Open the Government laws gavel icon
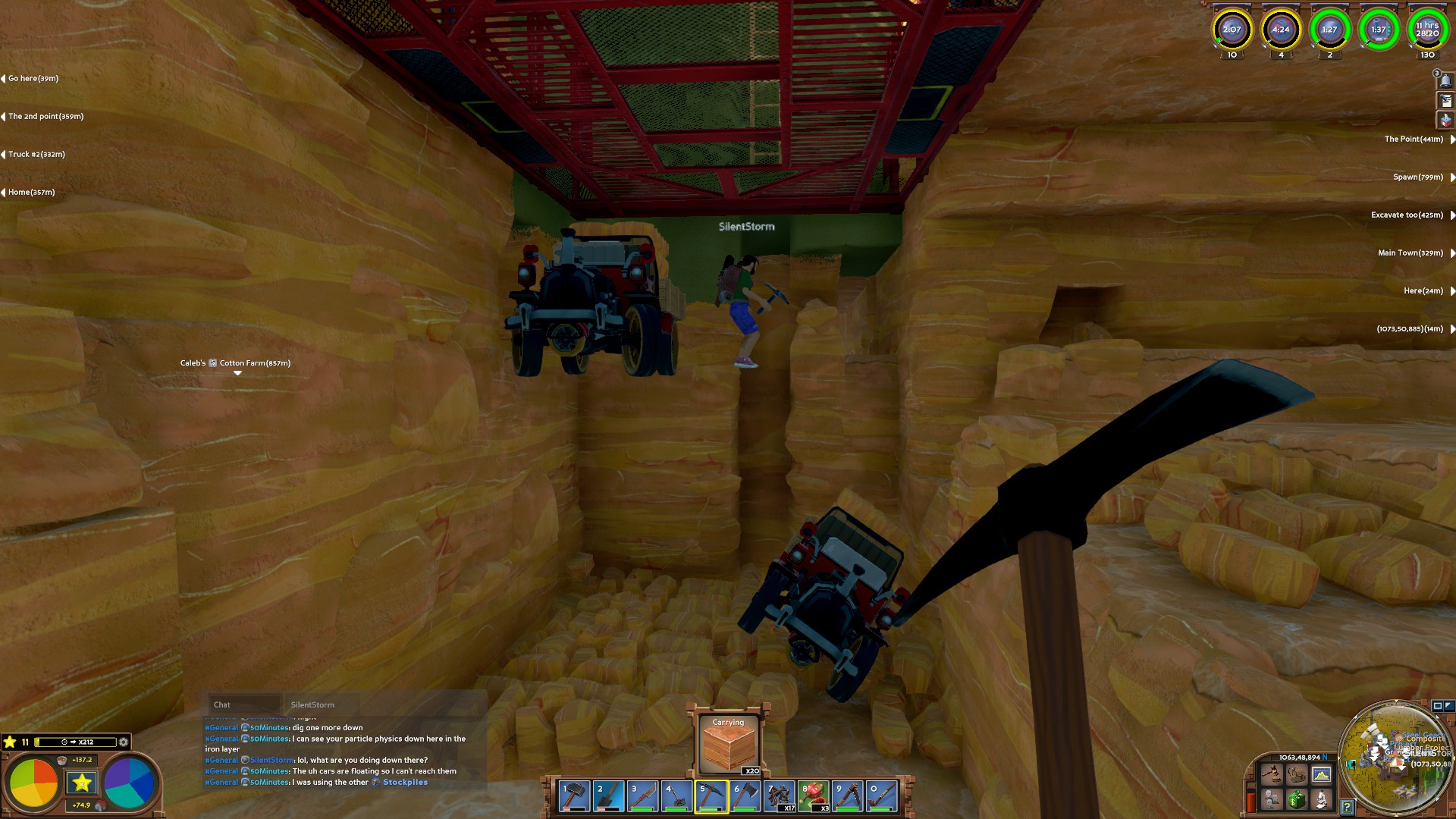The image size is (1456, 819). pos(1271,776)
